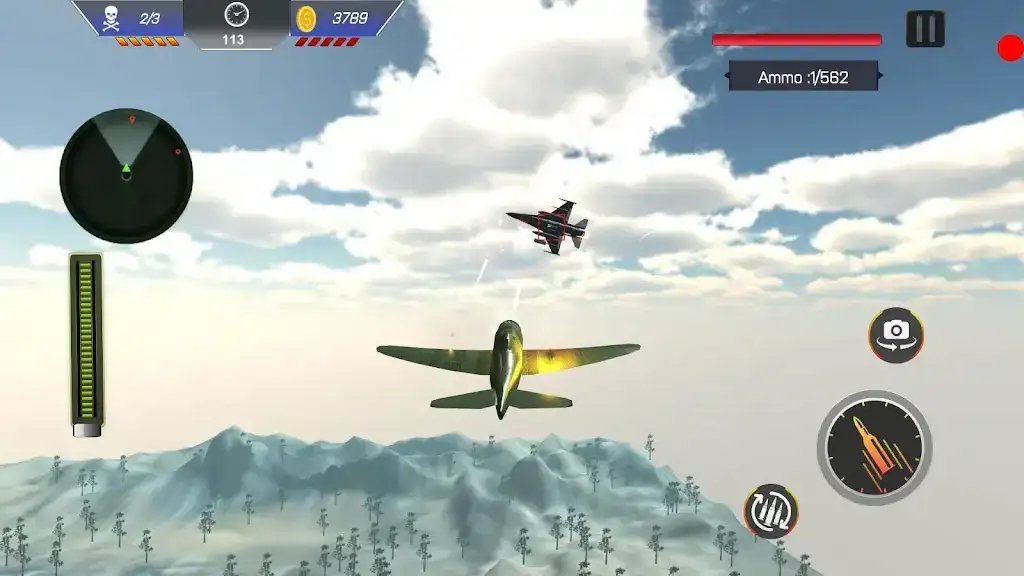Fire the bullet weapon button
Viewport: 1024px width, 576px height.
tap(874, 446)
